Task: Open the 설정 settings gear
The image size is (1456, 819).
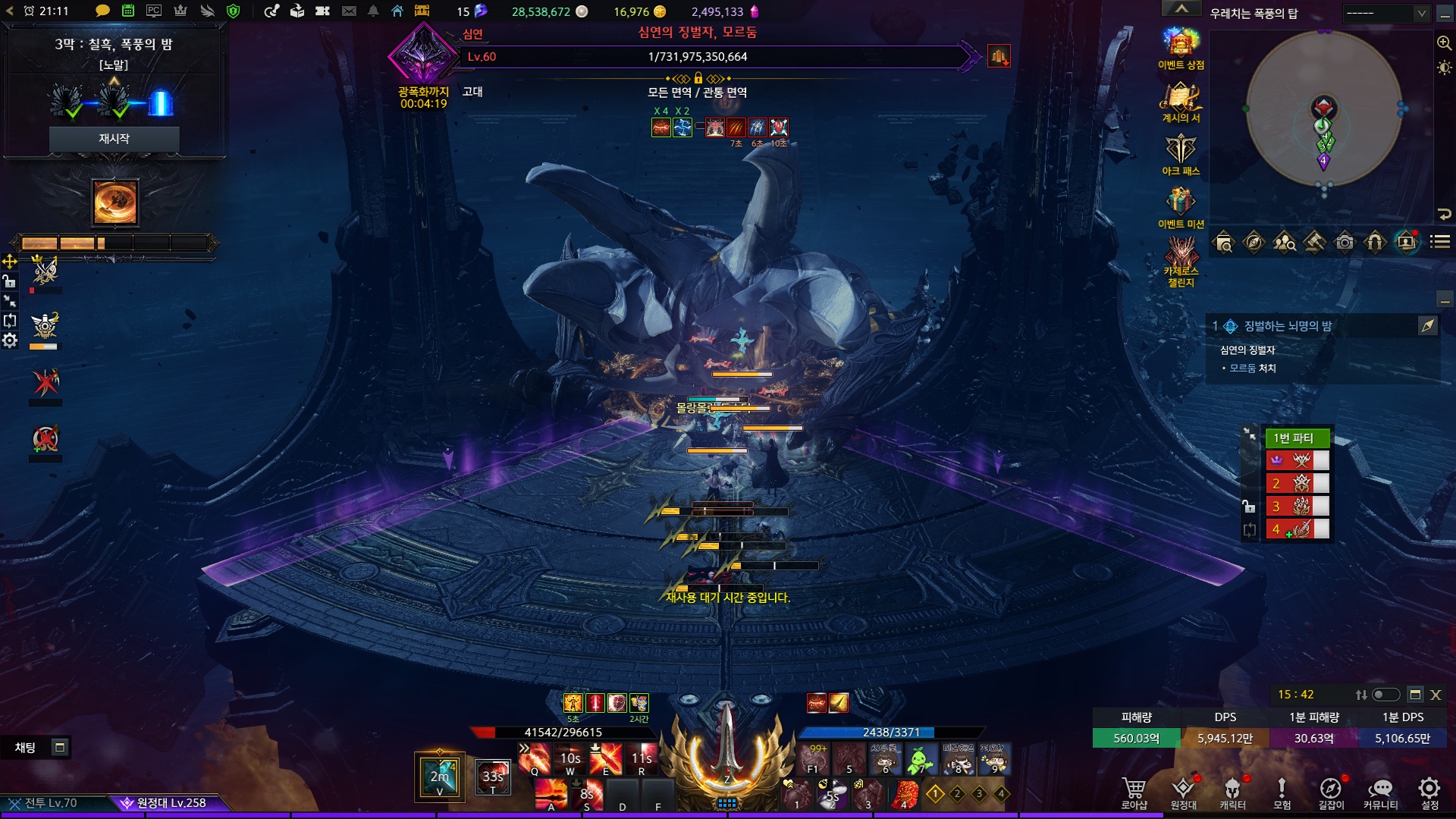Action: pyautogui.click(x=1429, y=791)
